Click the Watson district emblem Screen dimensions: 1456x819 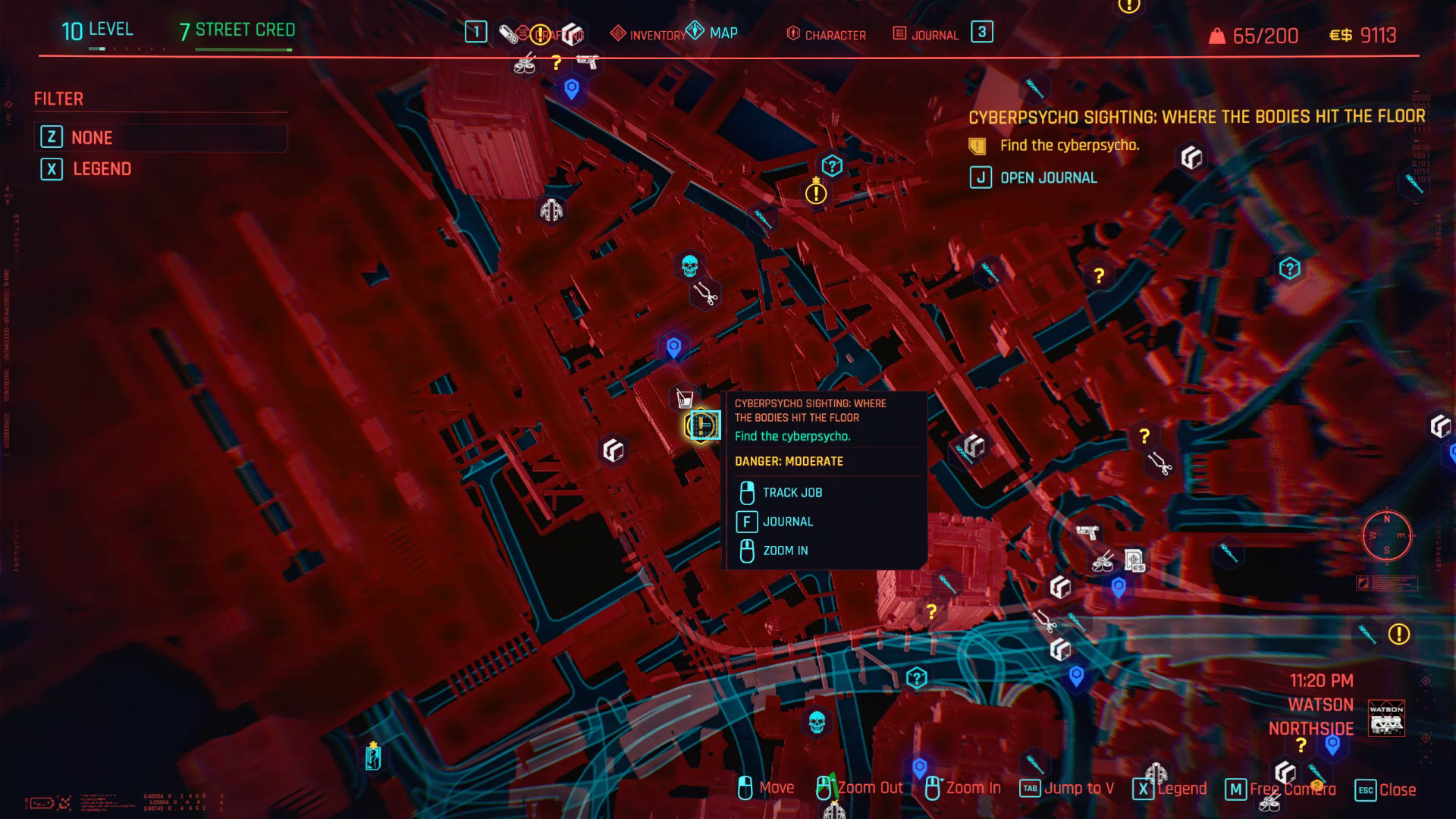[1386, 718]
